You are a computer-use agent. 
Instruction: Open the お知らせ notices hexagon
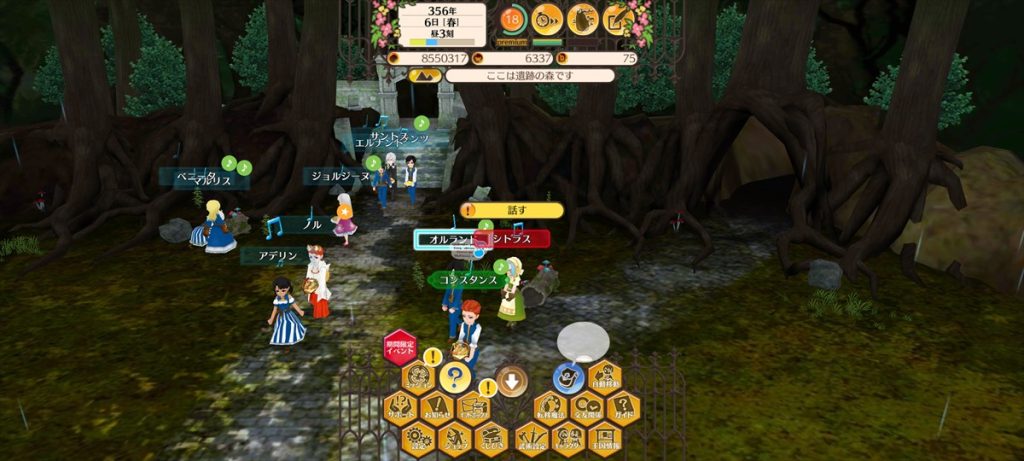pos(437,408)
